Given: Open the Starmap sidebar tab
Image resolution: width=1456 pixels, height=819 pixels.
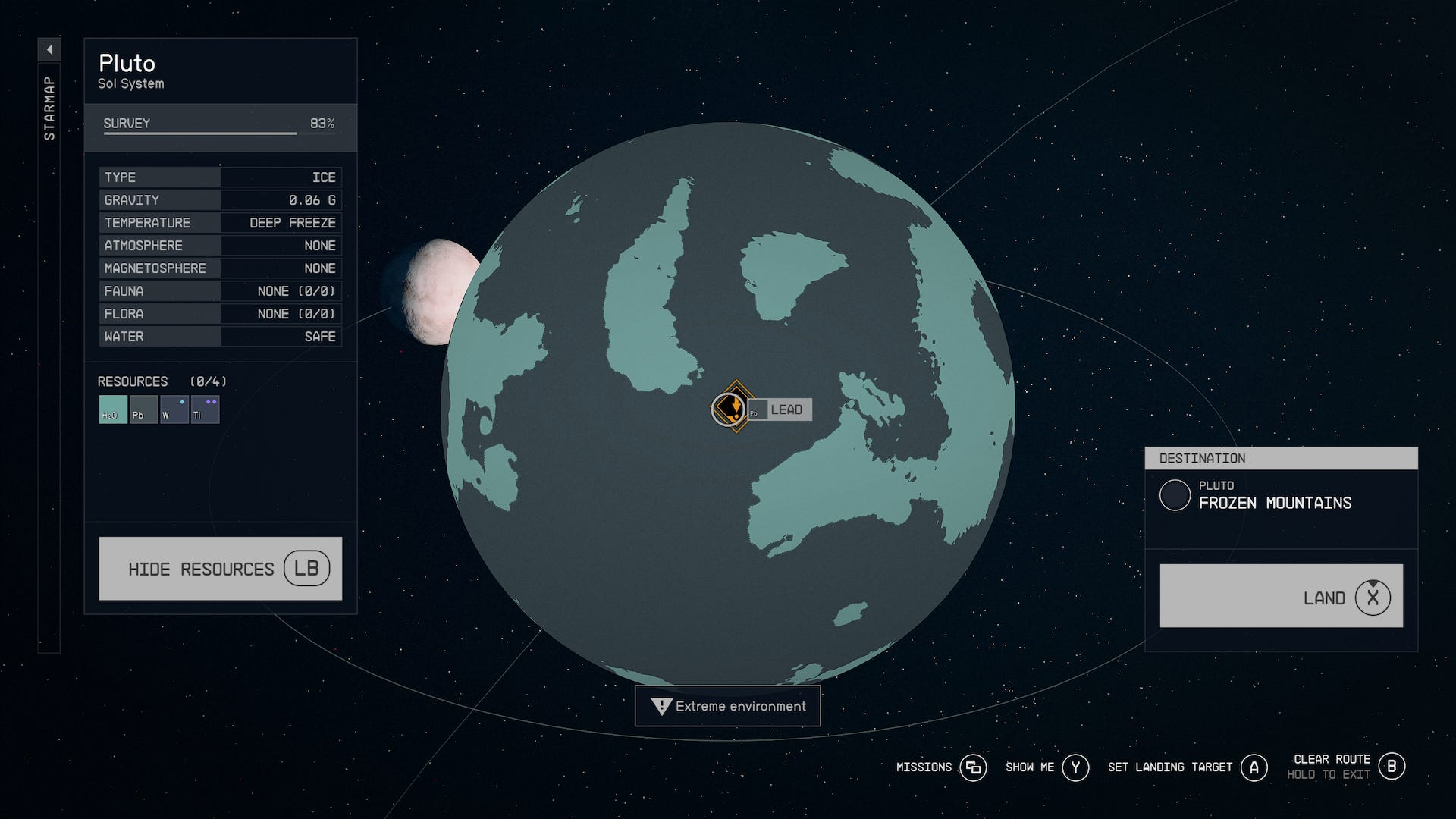Looking at the screenshot, I should coord(49,106).
